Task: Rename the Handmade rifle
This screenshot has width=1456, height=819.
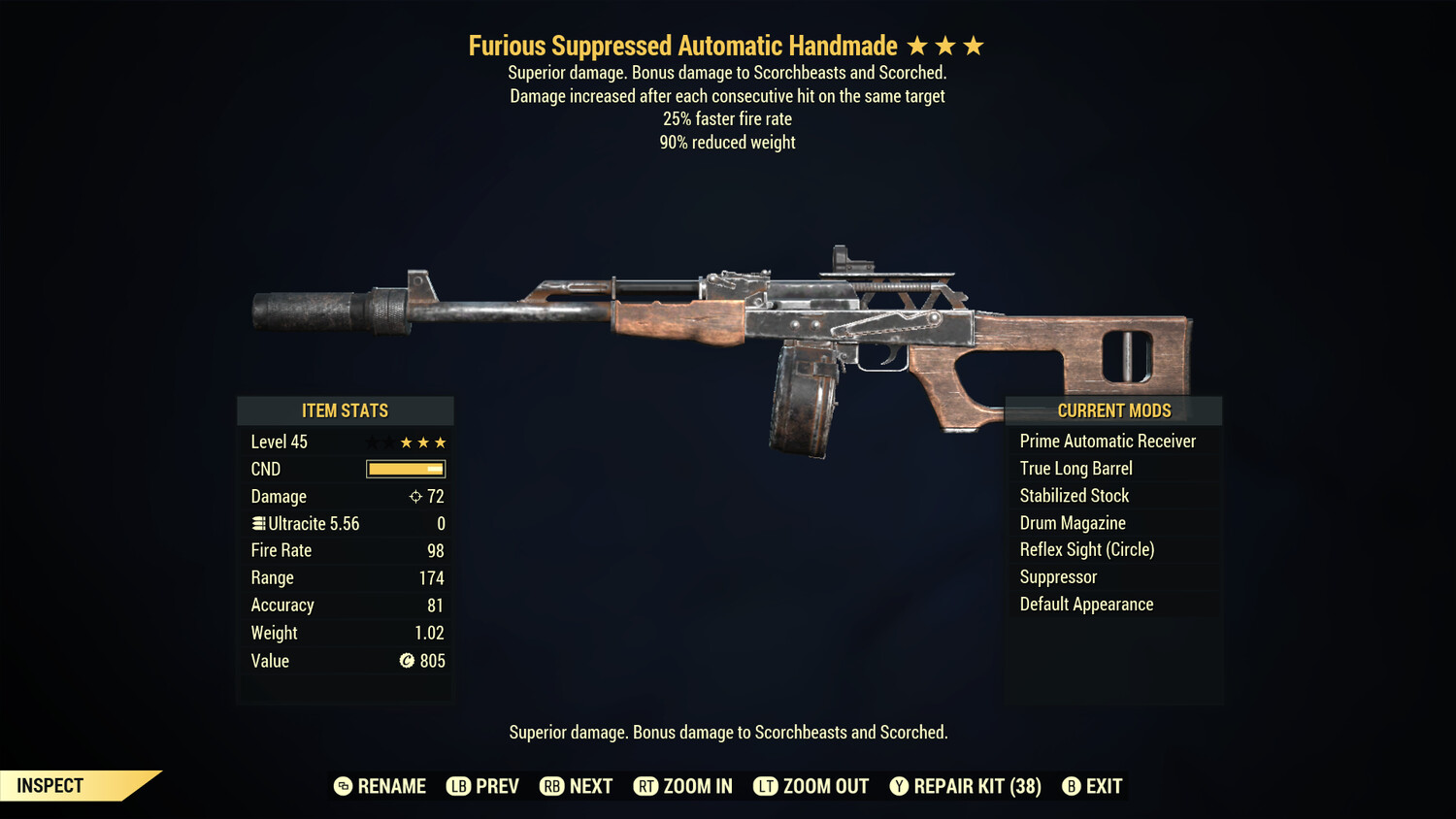Action: [381, 786]
